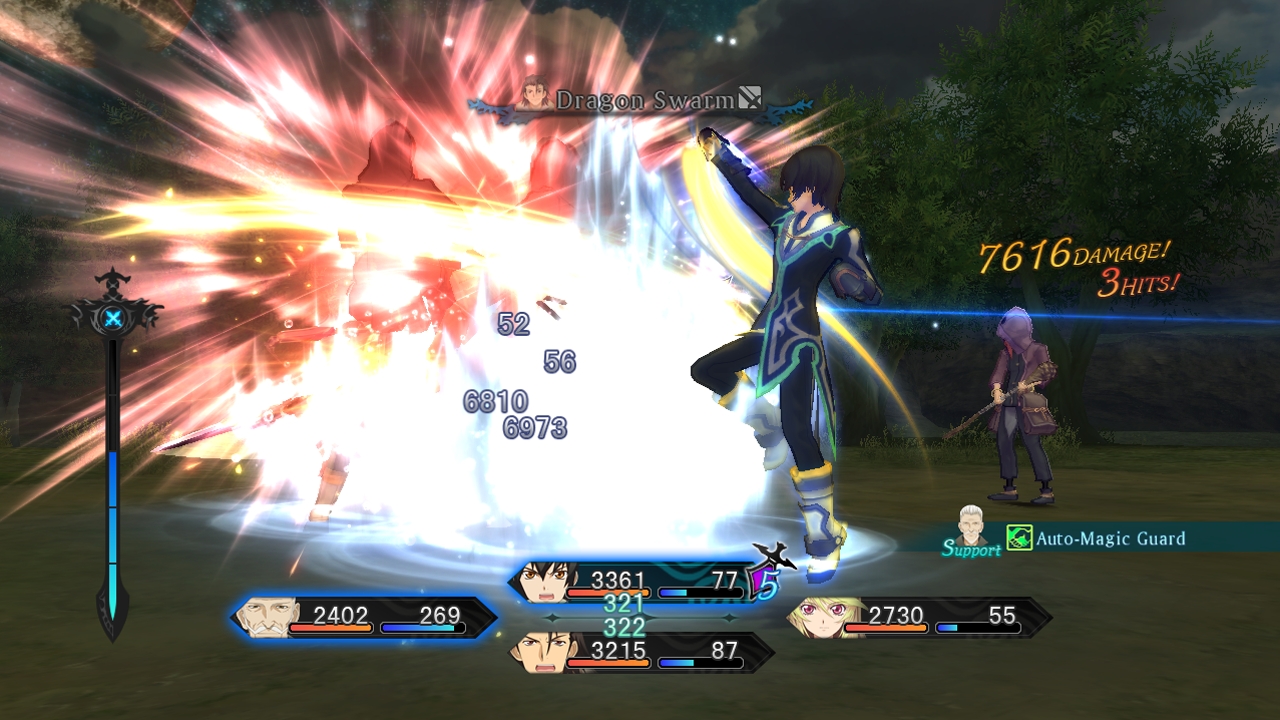The image size is (1280, 720).
Task: Select the Support character portrait
Action: click(x=968, y=524)
